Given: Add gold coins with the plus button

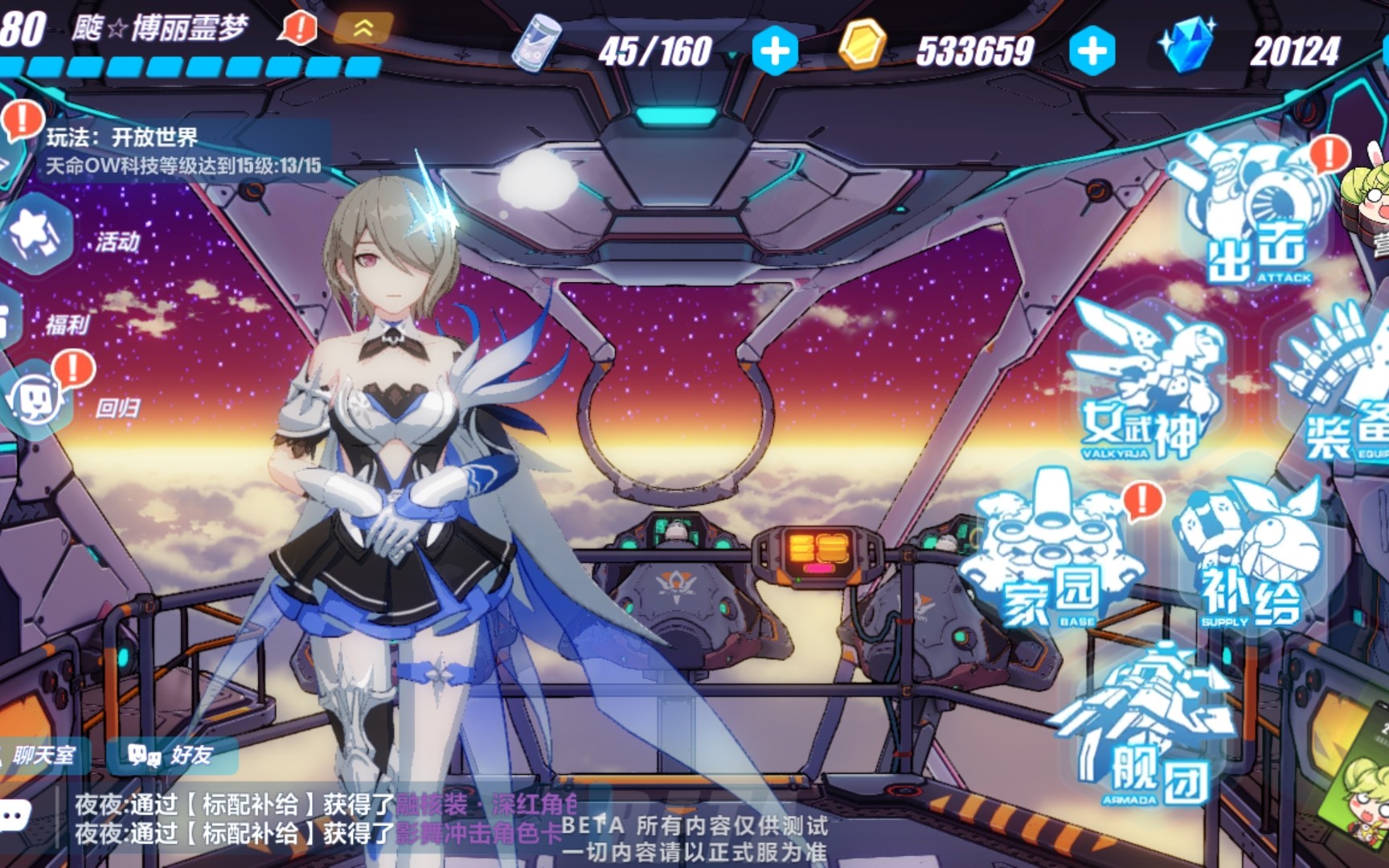Looking at the screenshot, I should point(1092,51).
